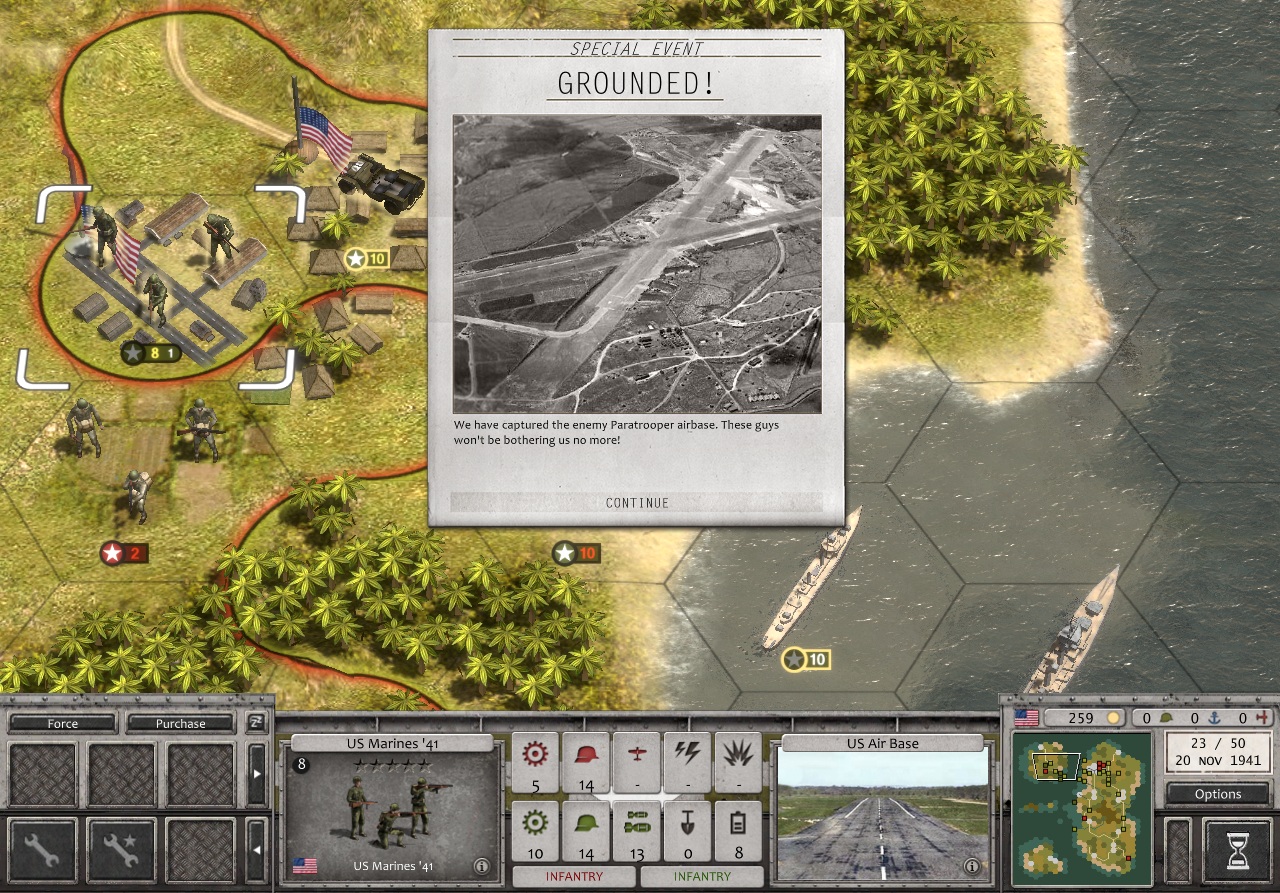This screenshot has height=893, width=1280.
Task: Toggle the sleep Zz button
Action: pyautogui.click(x=256, y=722)
